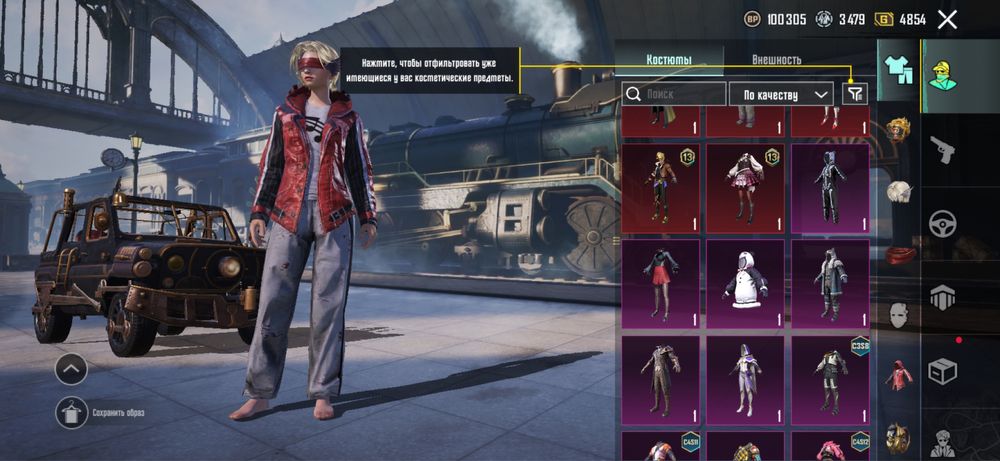The width and height of the screenshot is (1000, 461).
Task: Switch to the Костюмы tab
Action: pyautogui.click(x=668, y=59)
